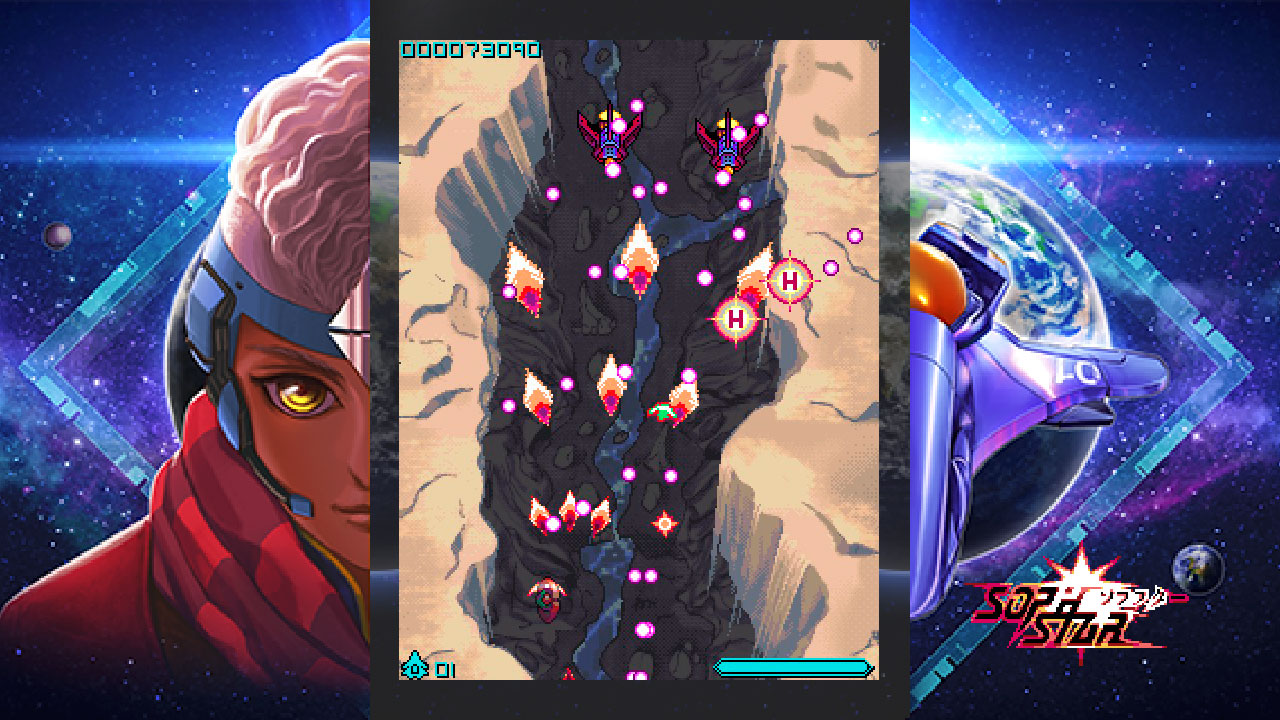Select the lower H homing target marker
Viewport: 1280px width, 720px height.
point(737,319)
